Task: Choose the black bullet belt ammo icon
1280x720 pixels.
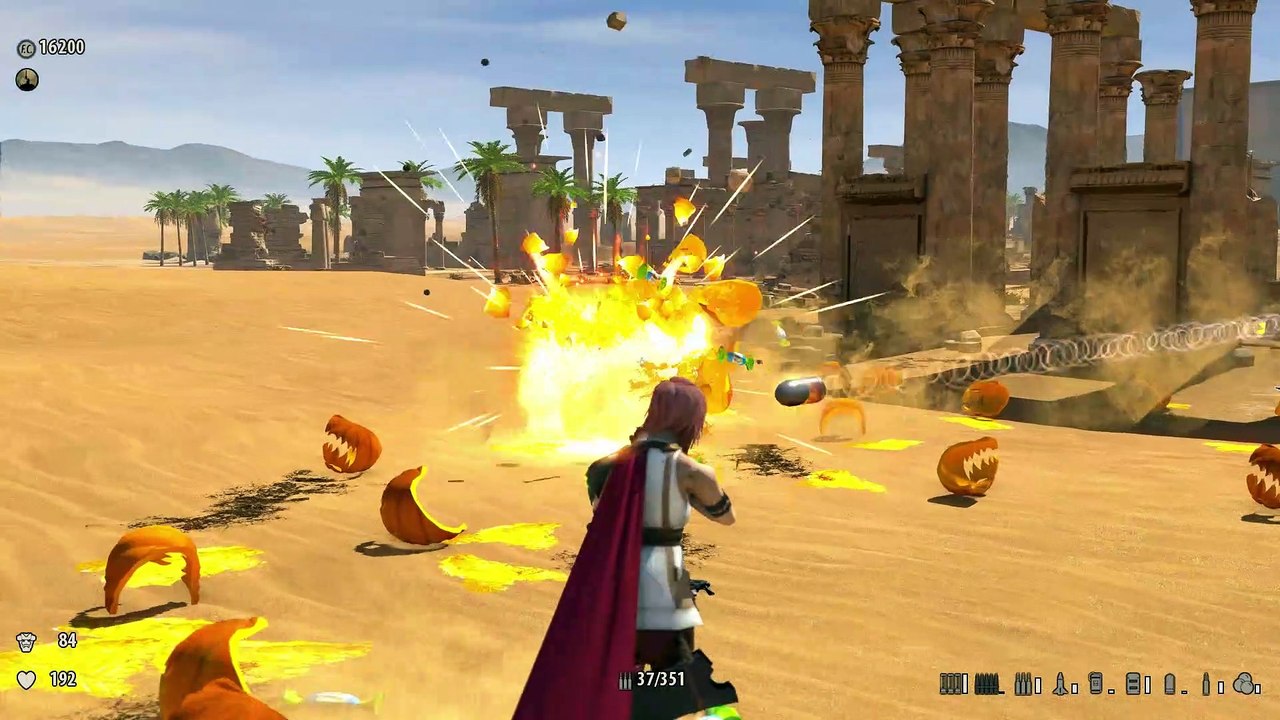Action: [x=988, y=683]
